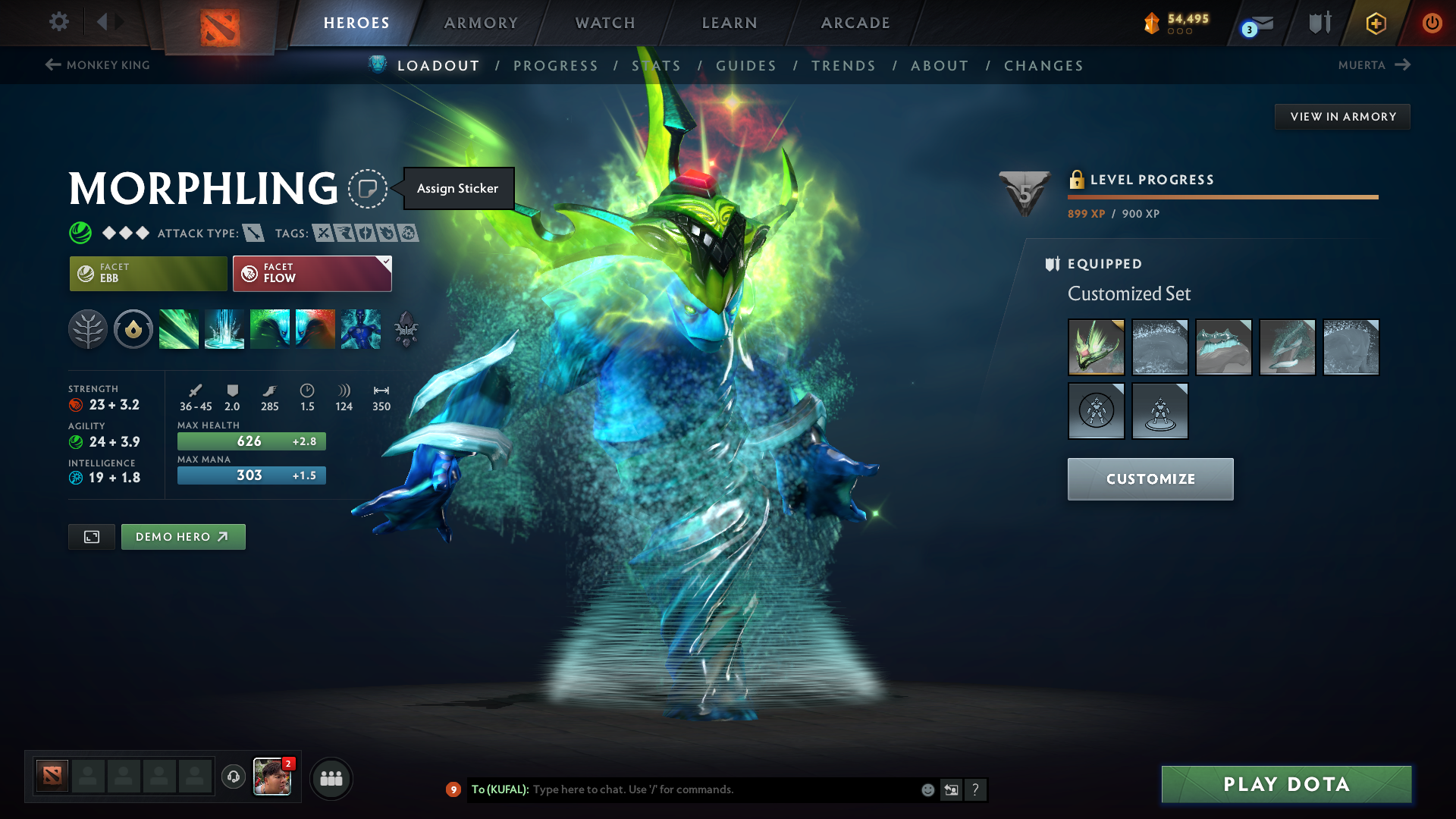Select Morphling's Waveform ability icon
The height and width of the screenshot is (819, 1456).
pyautogui.click(x=179, y=328)
